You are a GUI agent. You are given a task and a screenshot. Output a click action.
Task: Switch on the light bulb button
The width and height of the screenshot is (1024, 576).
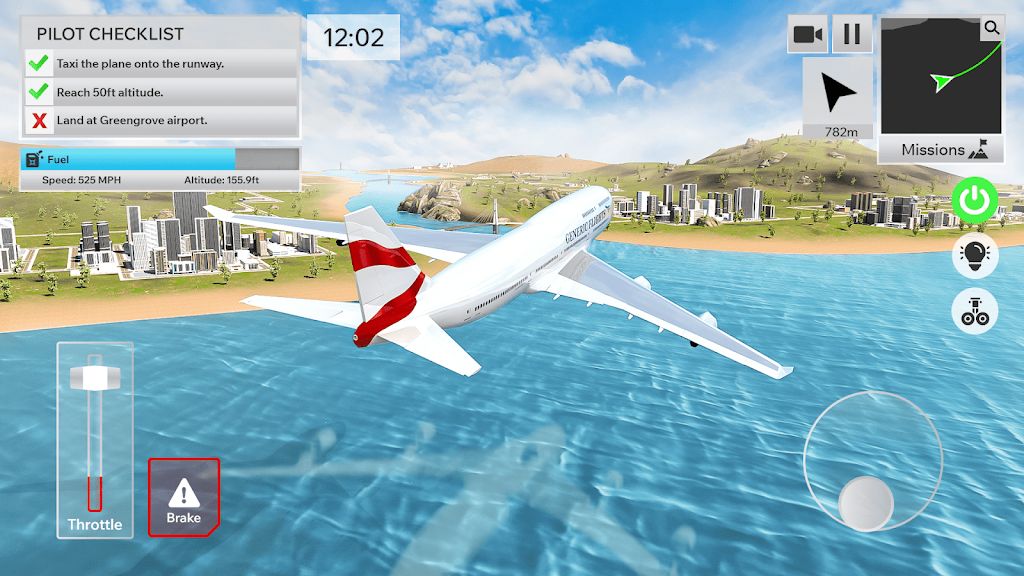974,256
